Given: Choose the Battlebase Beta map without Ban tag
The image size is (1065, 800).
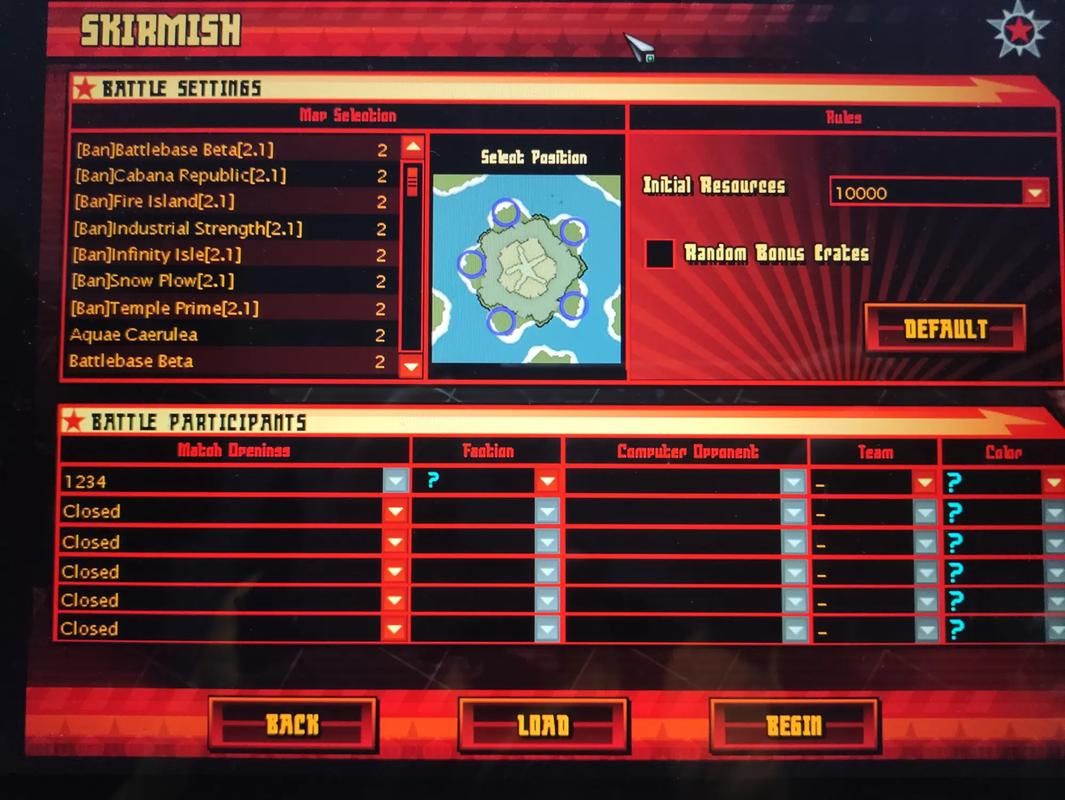Looking at the screenshot, I should pyautogui.click(x=131, y=361).
